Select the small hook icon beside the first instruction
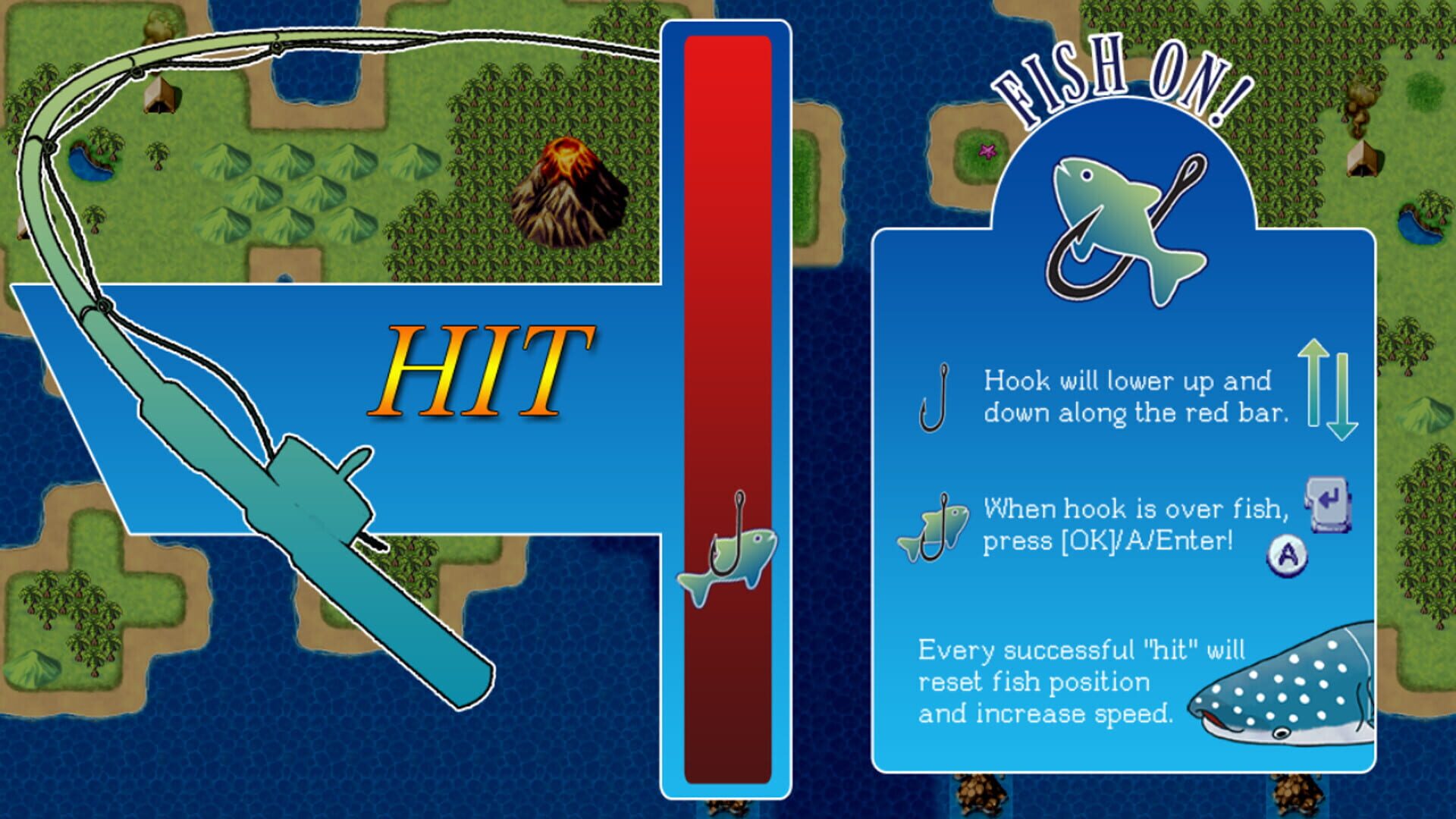This screenshot has height=819, width=1456. click(x=934, y=398)
